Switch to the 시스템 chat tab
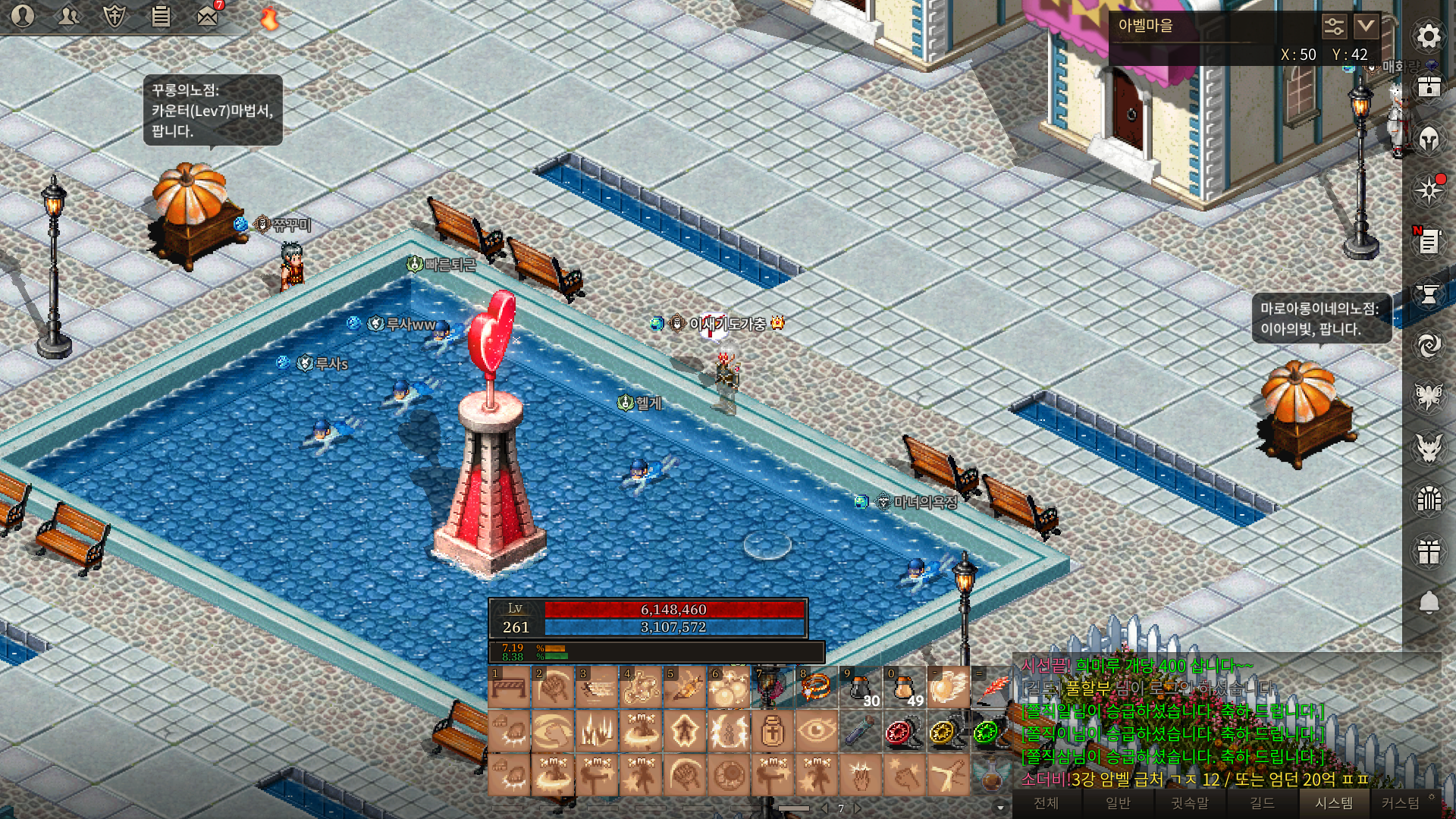 point(1334,803)
